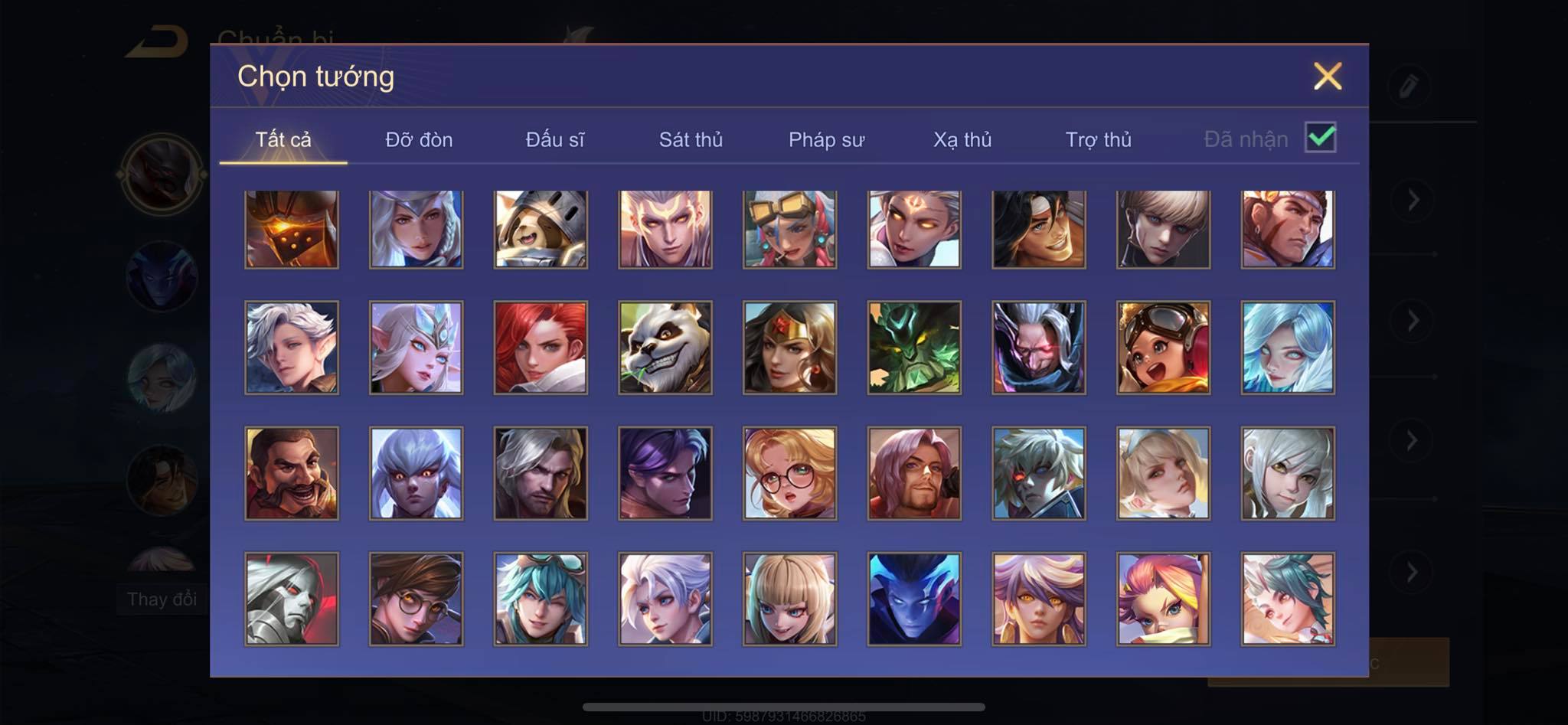Select the blue-skinned dark hero portrait
Image resolution: width=1568 pixels, height=725 pixels.
click(914, 599)
